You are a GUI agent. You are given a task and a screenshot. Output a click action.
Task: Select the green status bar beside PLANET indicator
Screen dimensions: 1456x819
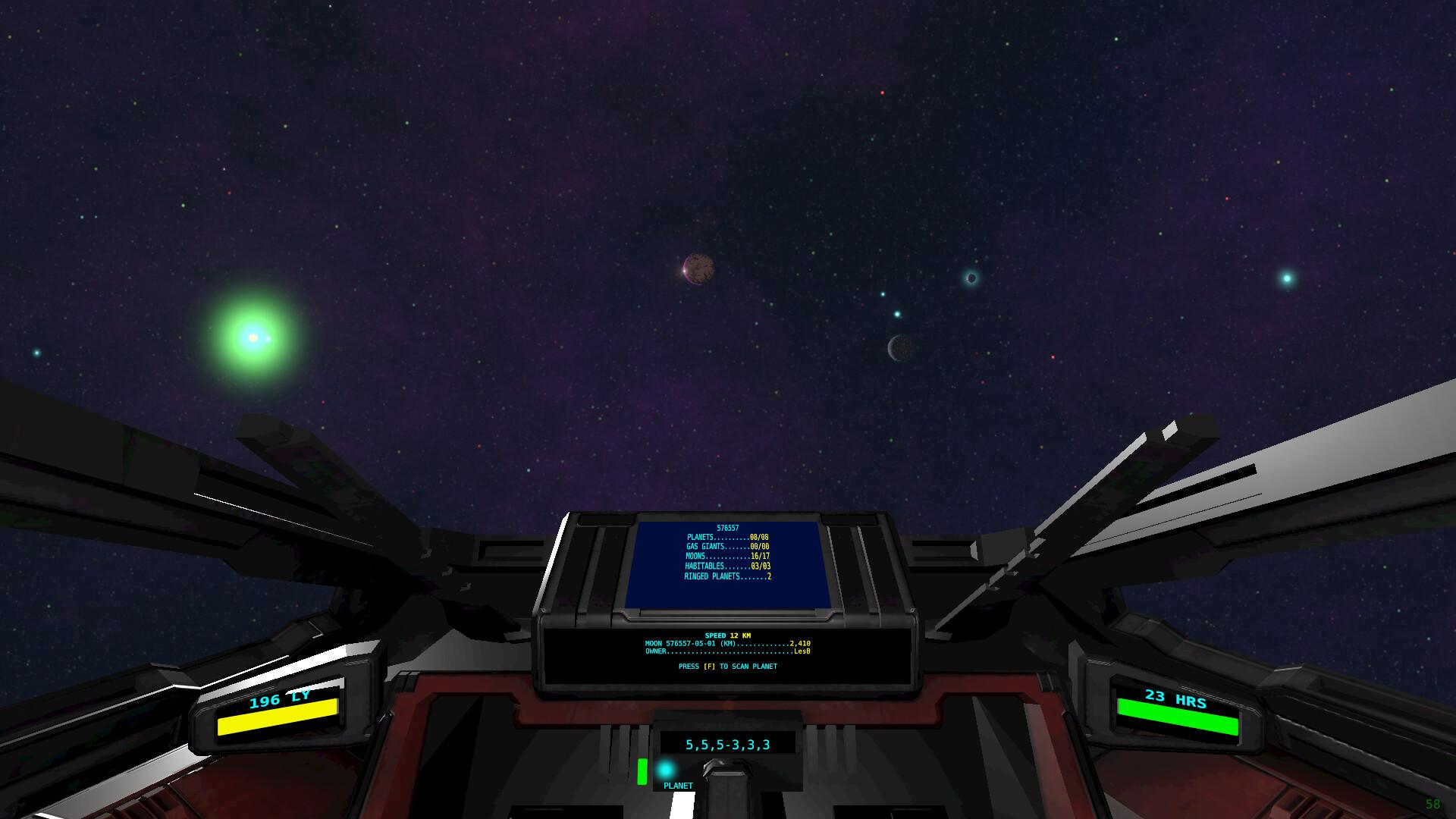pos(643,772)
